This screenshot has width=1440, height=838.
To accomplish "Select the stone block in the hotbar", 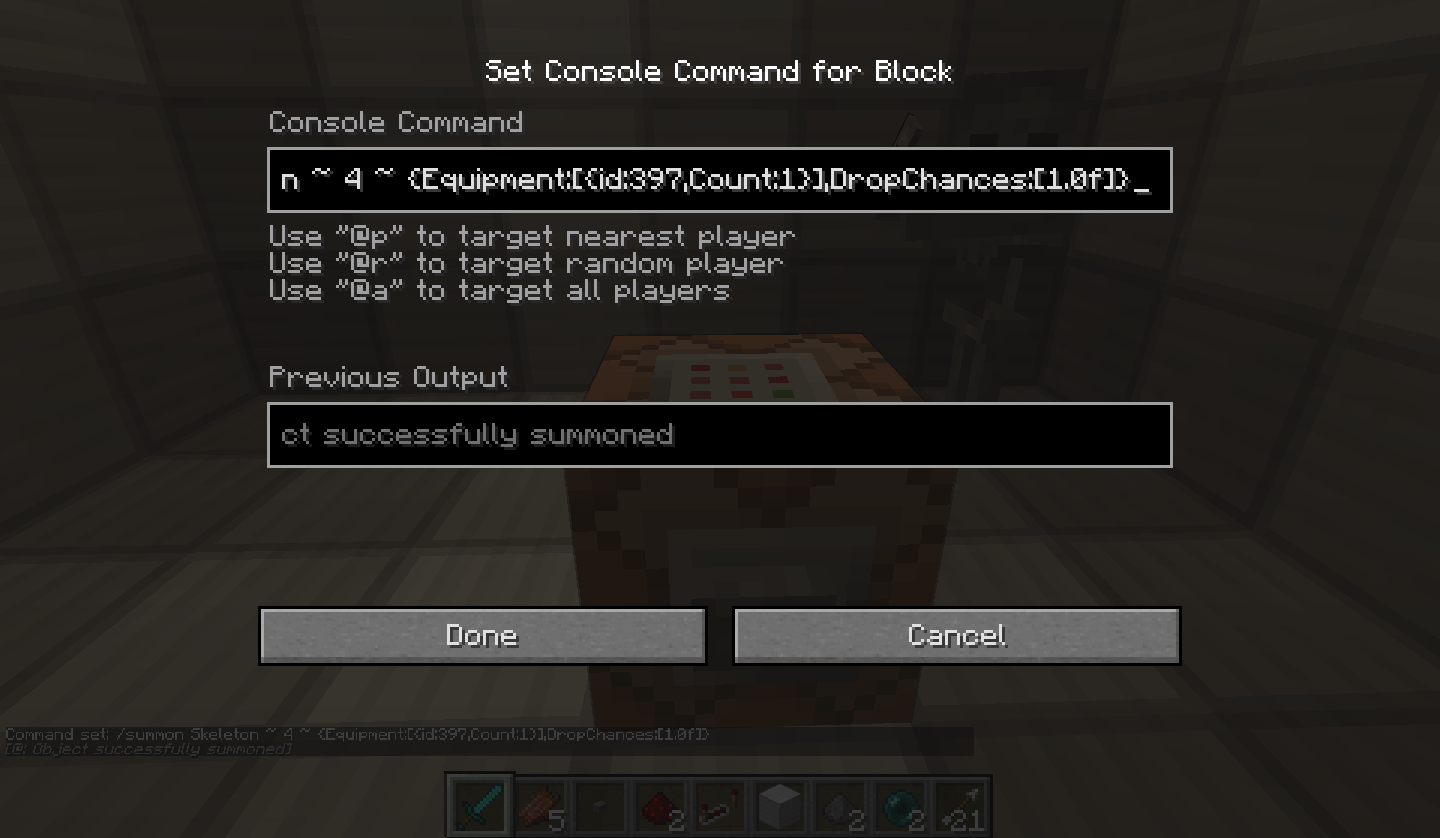I will pyautogui.click(x=778, y=803).
